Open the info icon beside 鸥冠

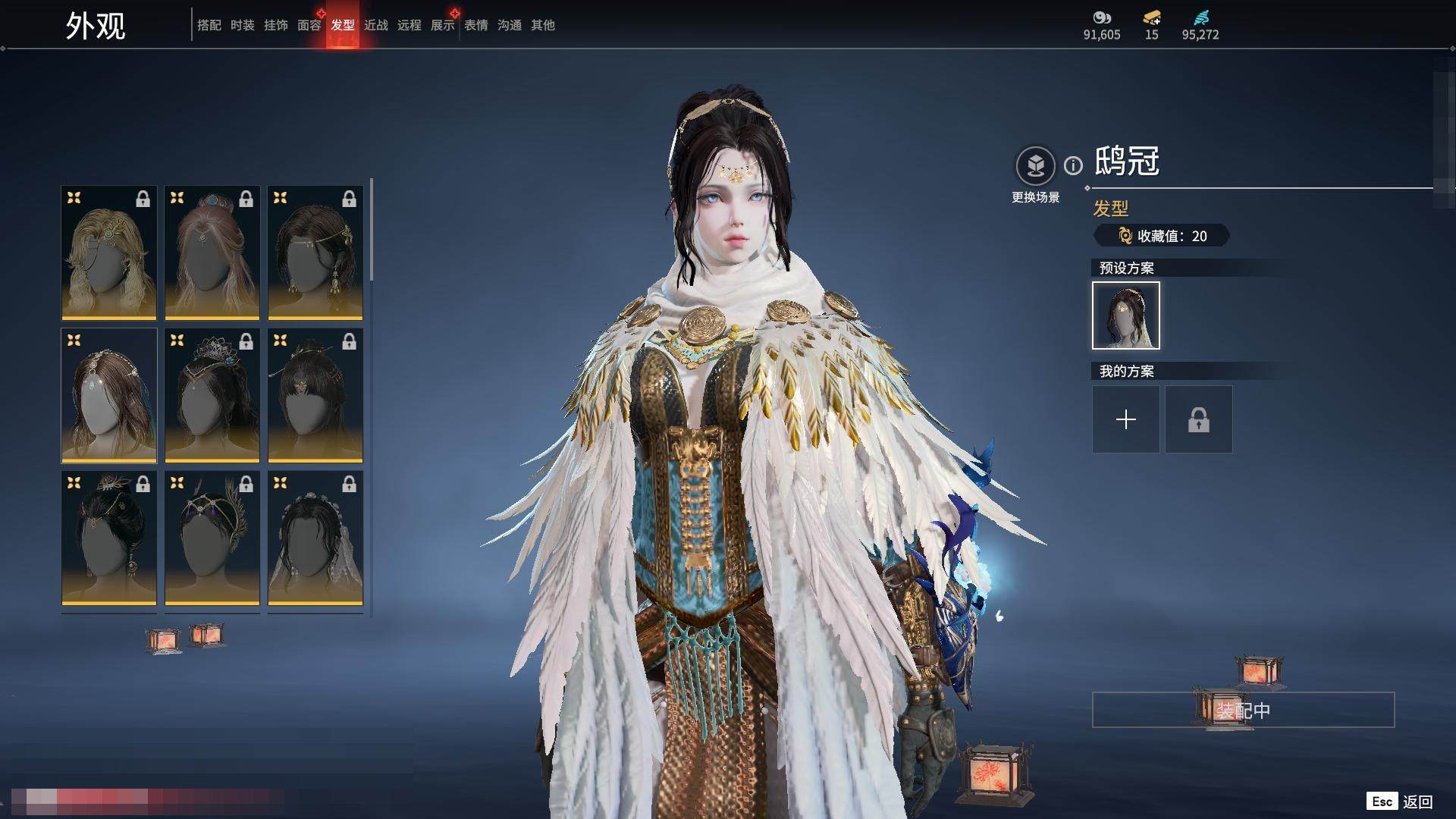(x=1073, y=165)
